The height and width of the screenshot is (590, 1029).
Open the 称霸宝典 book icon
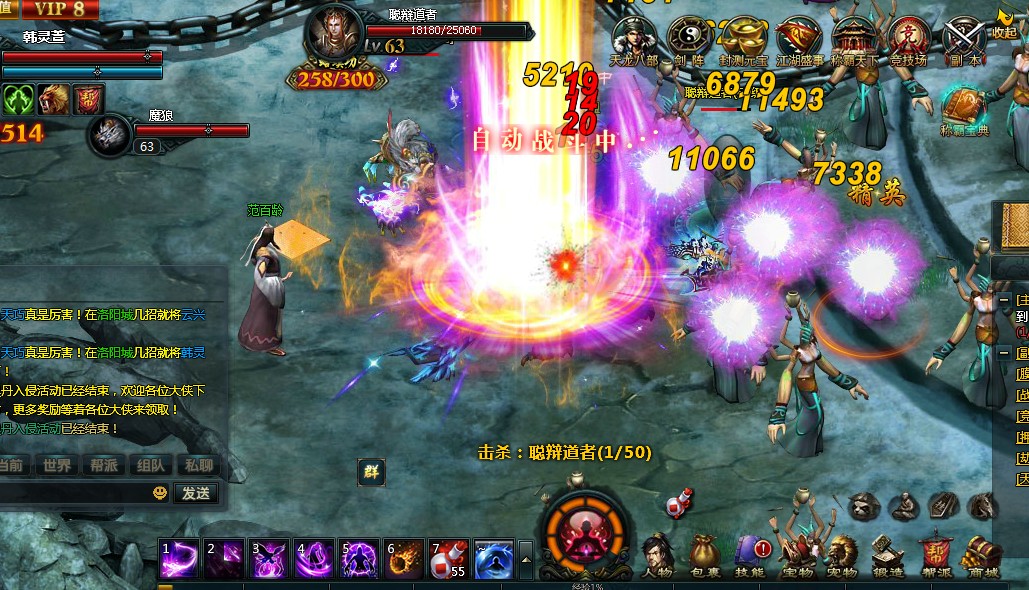(964, 108)
